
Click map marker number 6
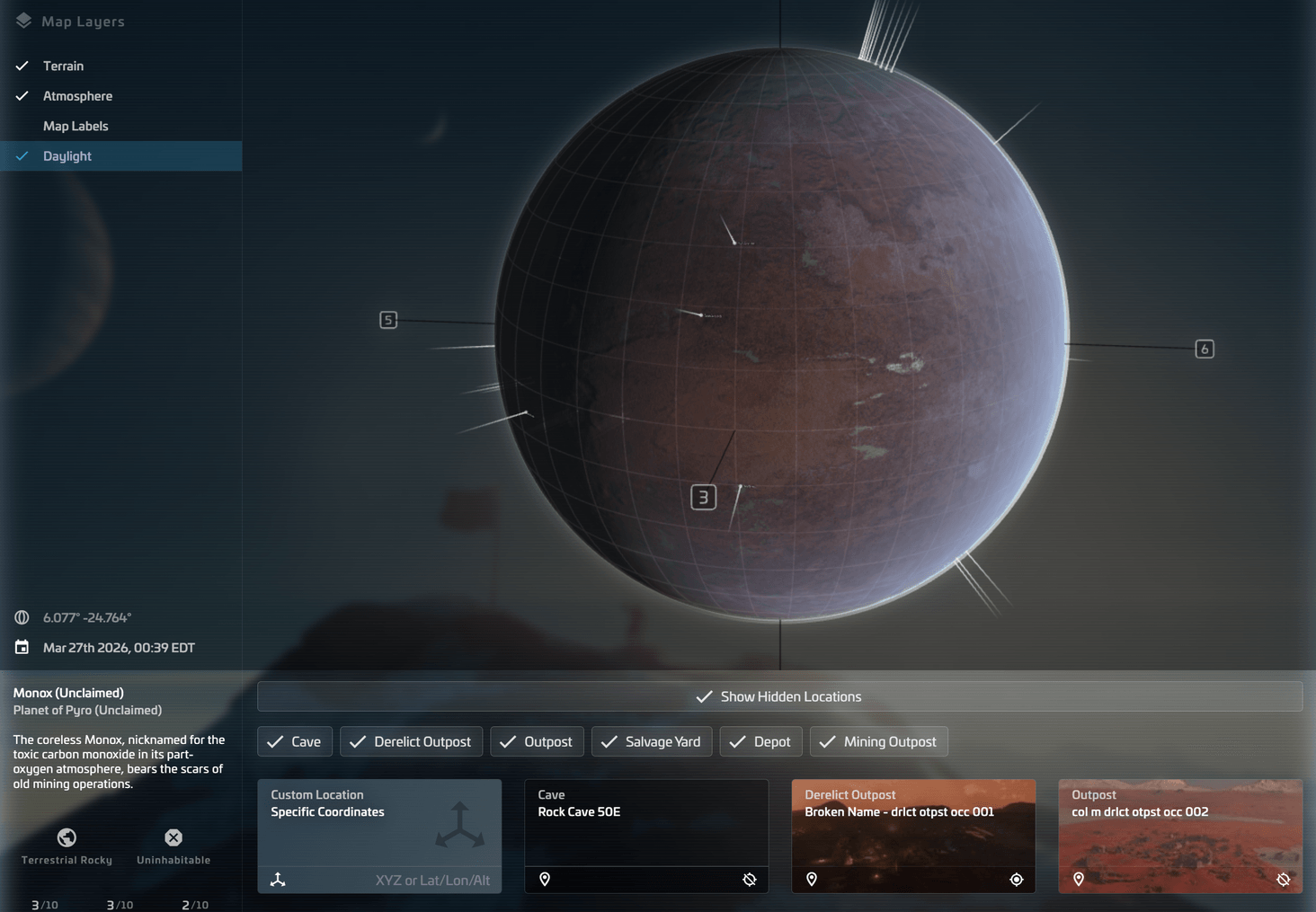coord(1205,349)
